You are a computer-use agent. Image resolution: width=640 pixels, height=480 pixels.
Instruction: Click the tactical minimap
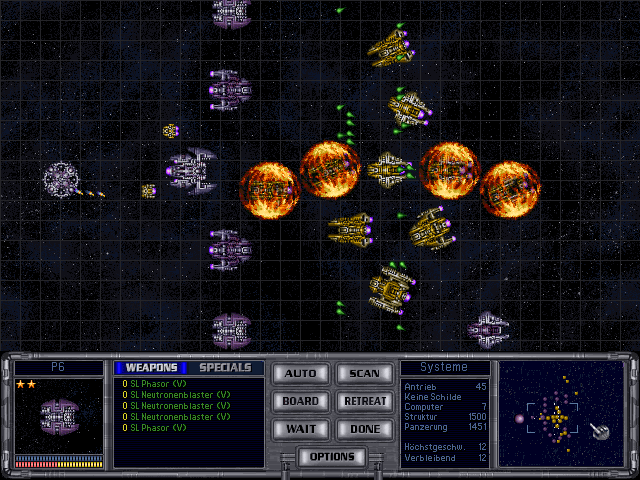(x=564, y=414)
